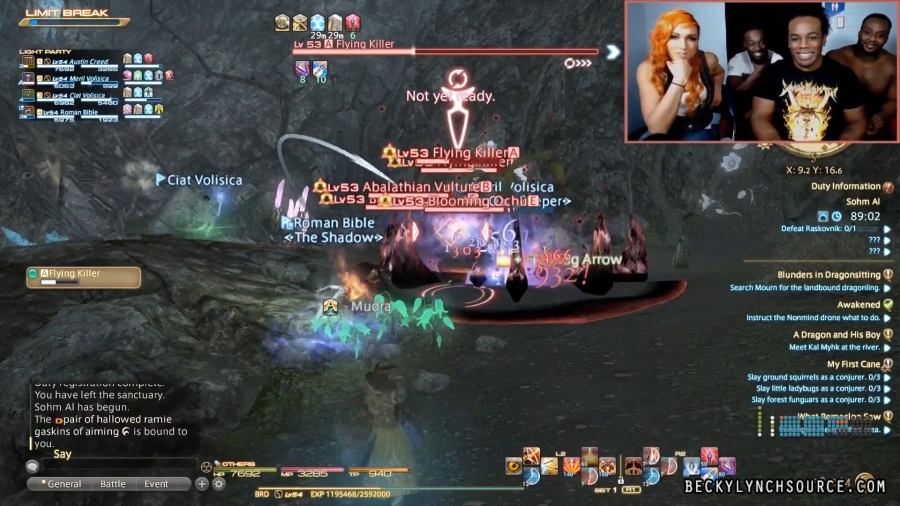Click the streamer webcam overlay

coord(760,72)
